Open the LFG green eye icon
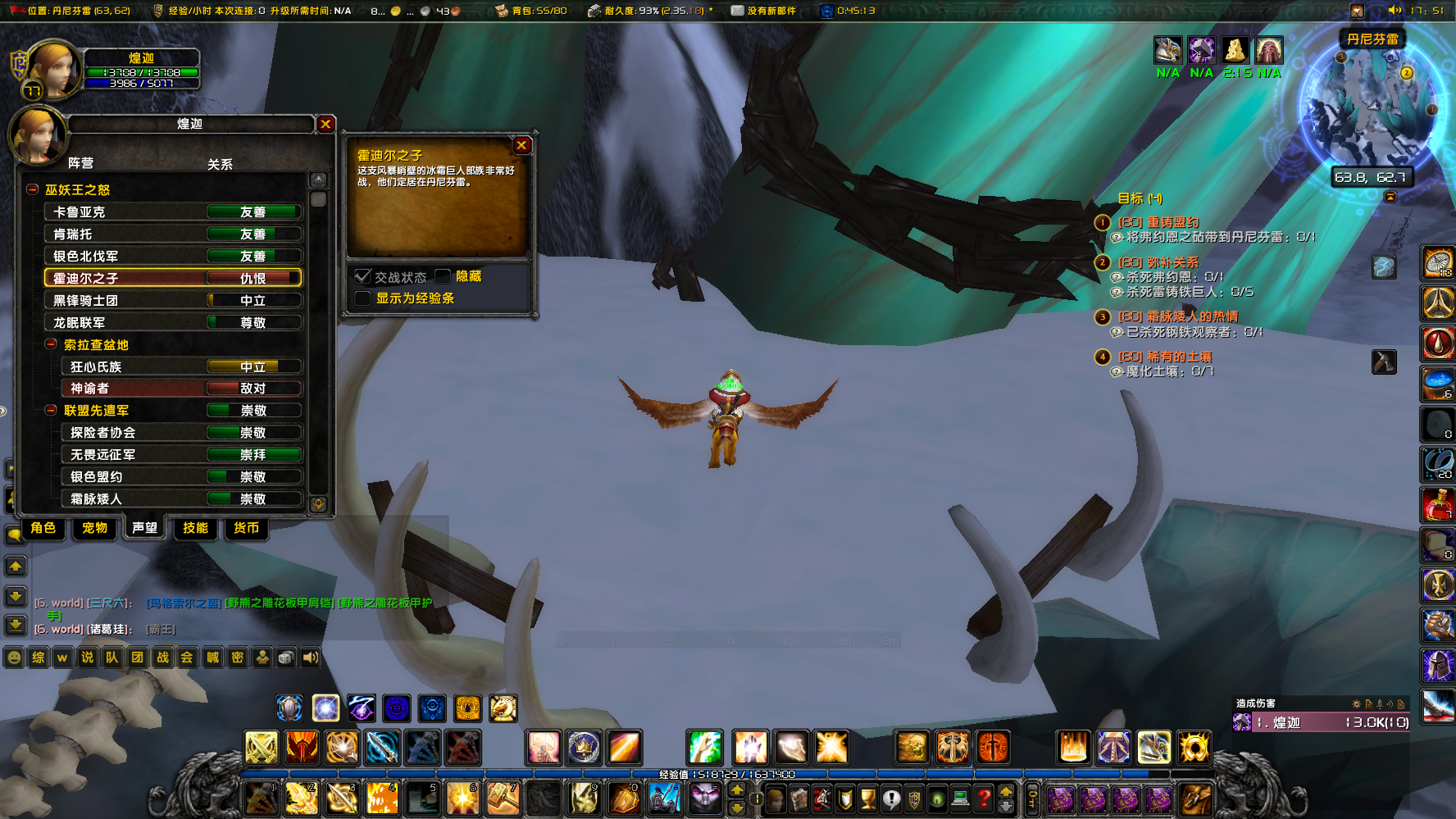 point(936,799)
